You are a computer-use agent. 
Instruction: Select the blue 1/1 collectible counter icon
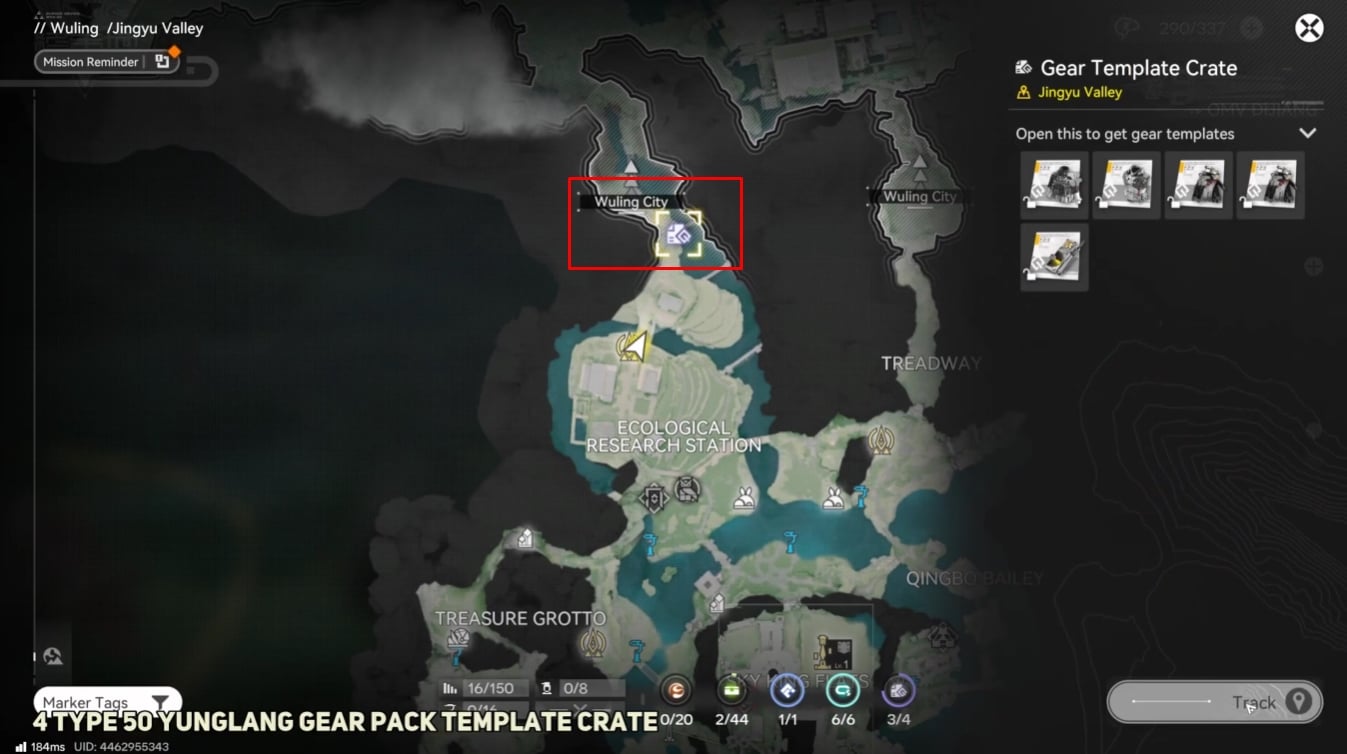coord(788,691)
